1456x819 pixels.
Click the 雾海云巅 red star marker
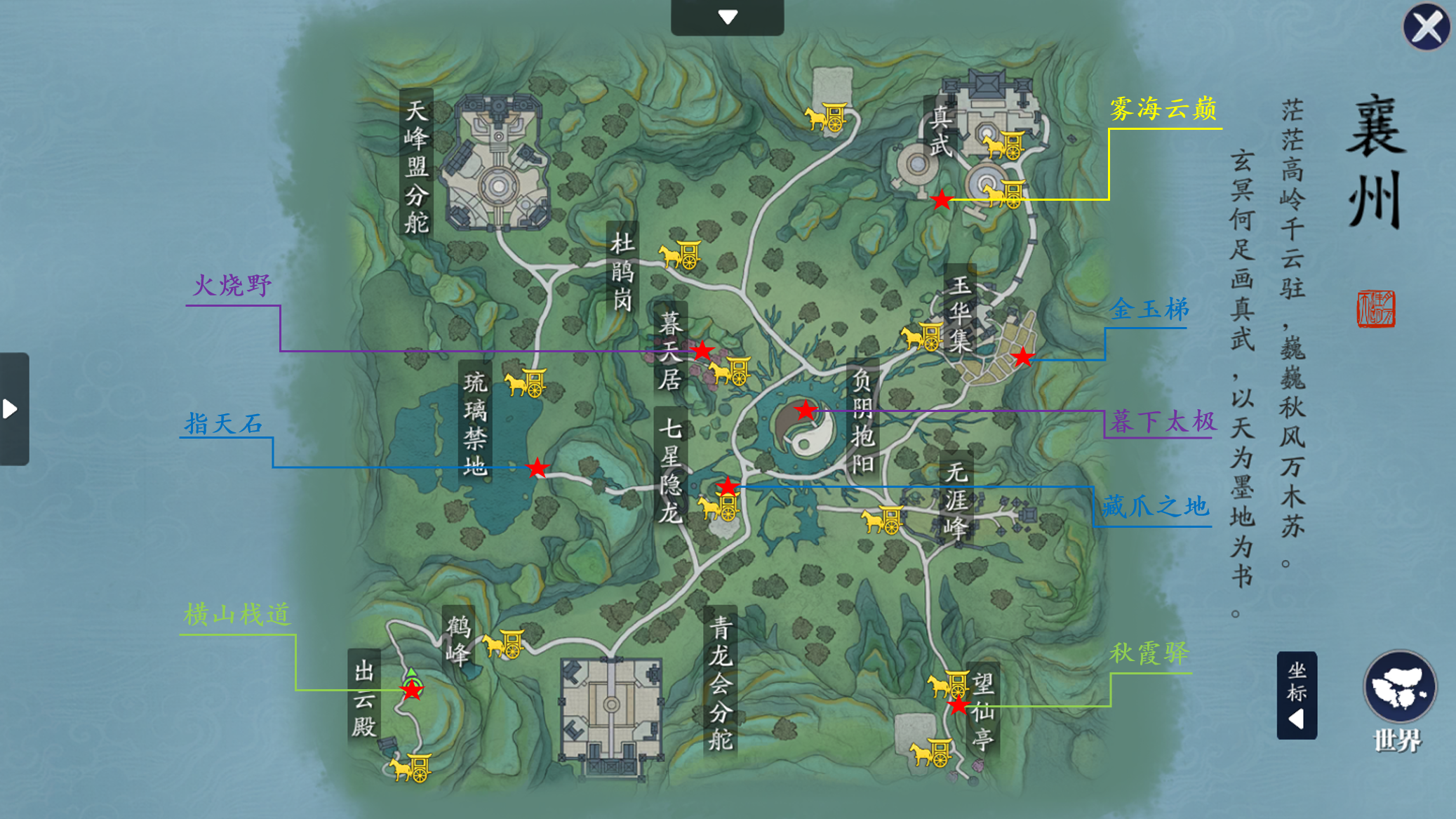(x=941, y=200)
